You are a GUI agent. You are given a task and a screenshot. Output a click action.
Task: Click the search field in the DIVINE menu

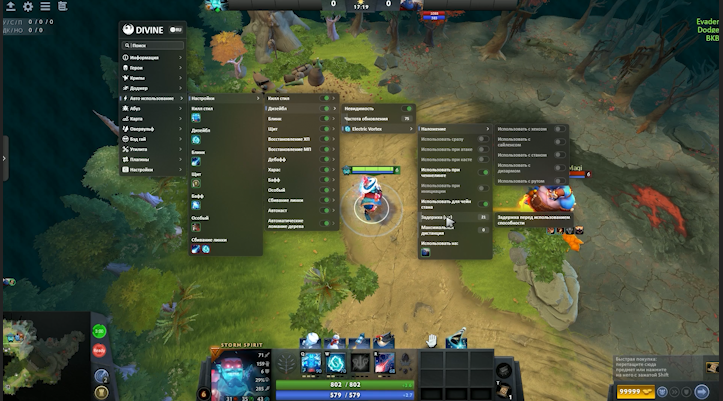[156, 45]
